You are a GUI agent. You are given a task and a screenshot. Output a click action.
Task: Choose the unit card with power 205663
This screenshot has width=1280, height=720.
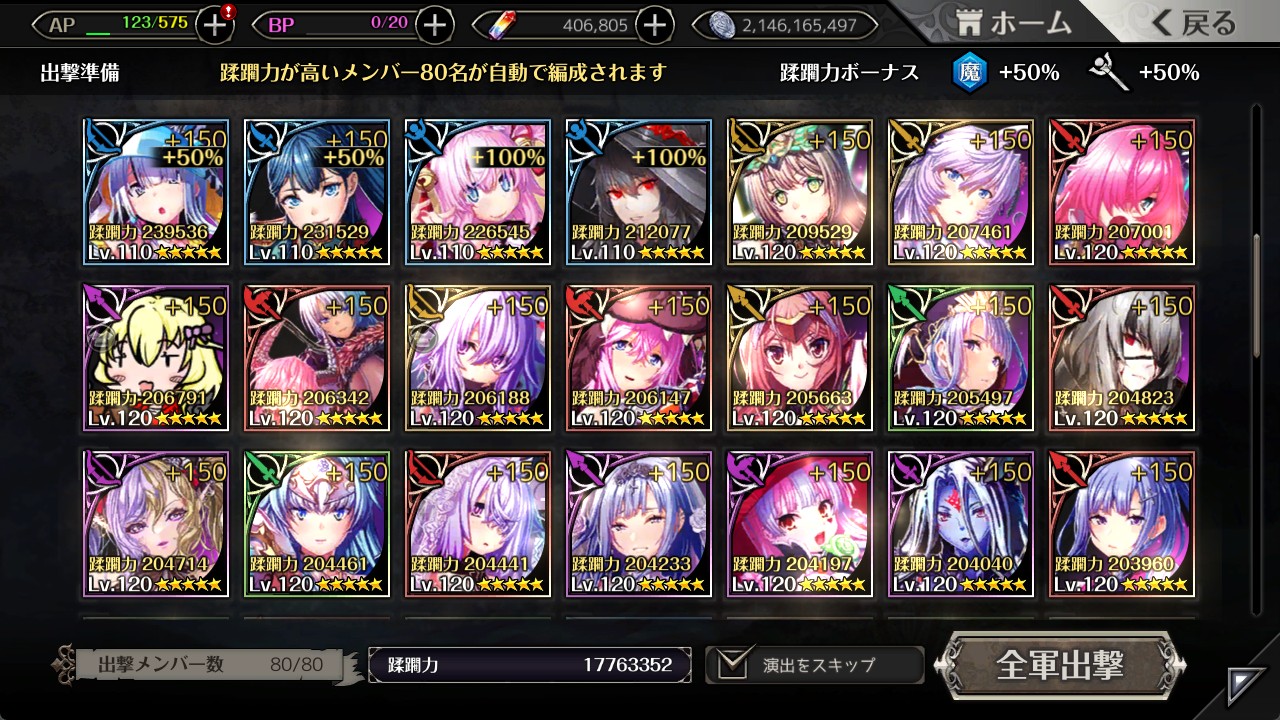[799, 358]
